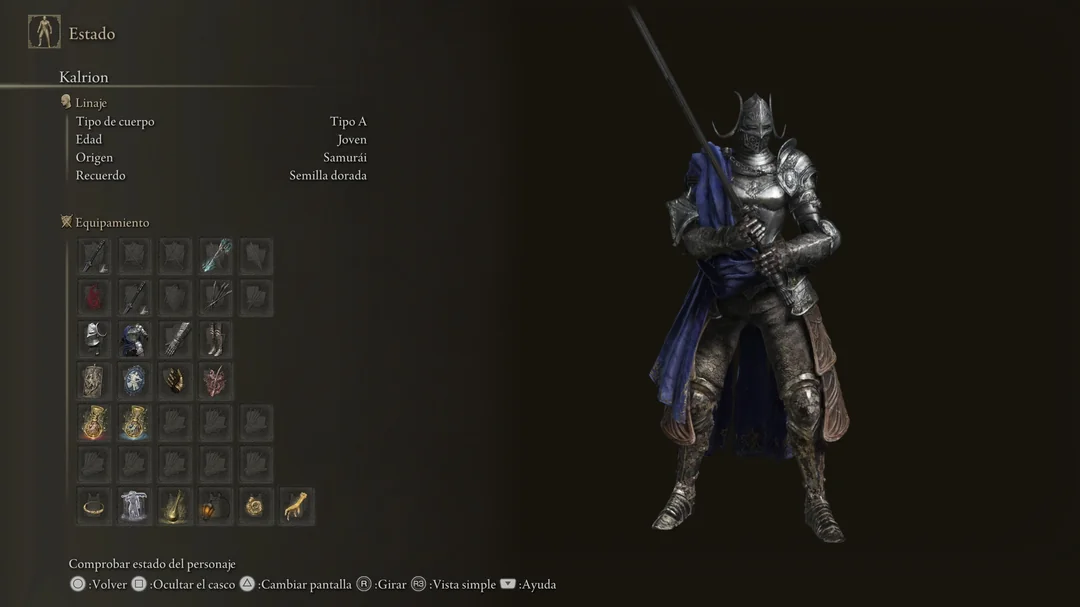Select the red flame catalyst slot
The height and width of the screenshot is (607, 1080).
click(95, 297)
